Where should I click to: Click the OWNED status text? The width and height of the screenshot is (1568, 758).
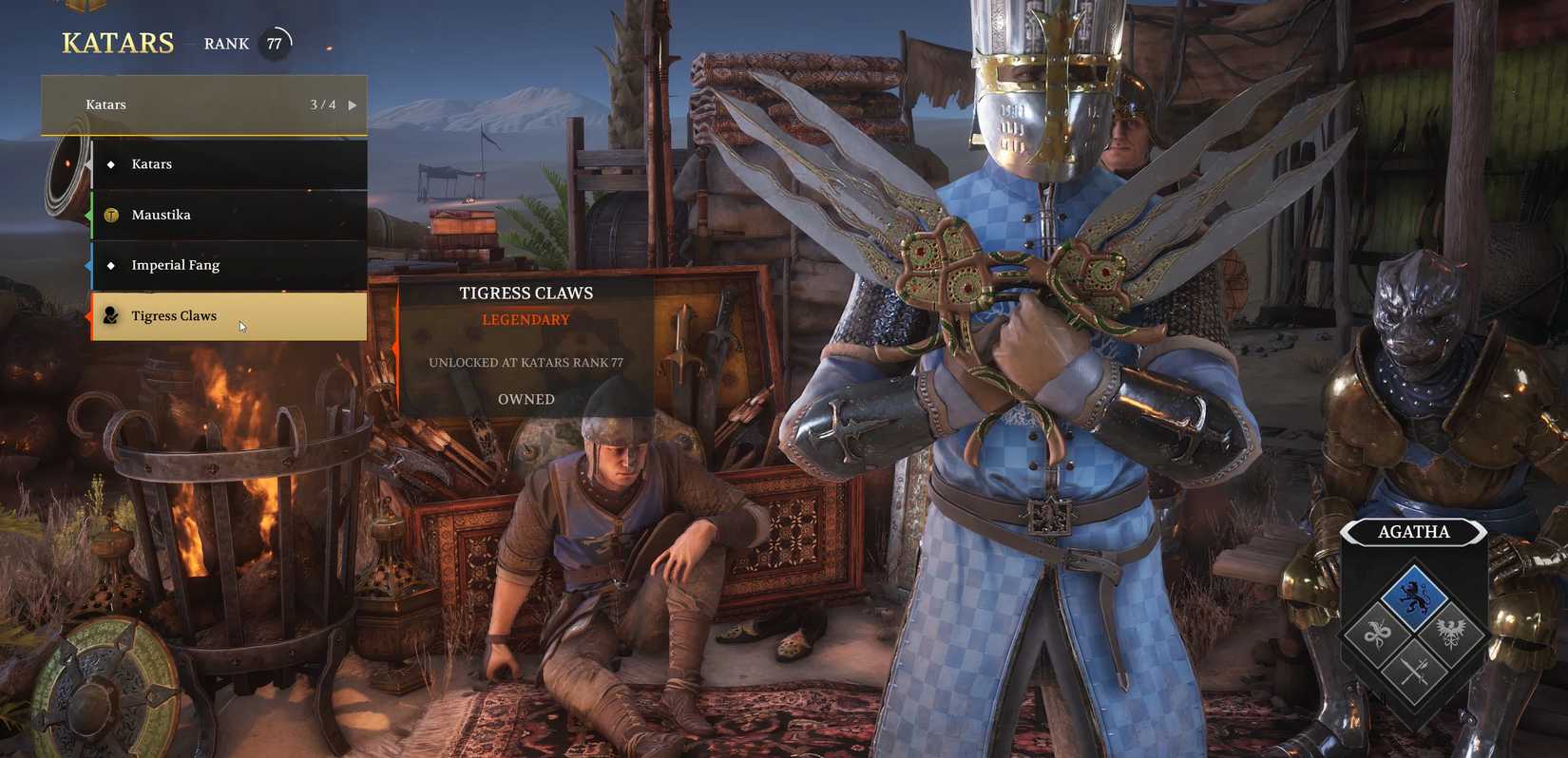pyautogui.click(x=526, y=399)
